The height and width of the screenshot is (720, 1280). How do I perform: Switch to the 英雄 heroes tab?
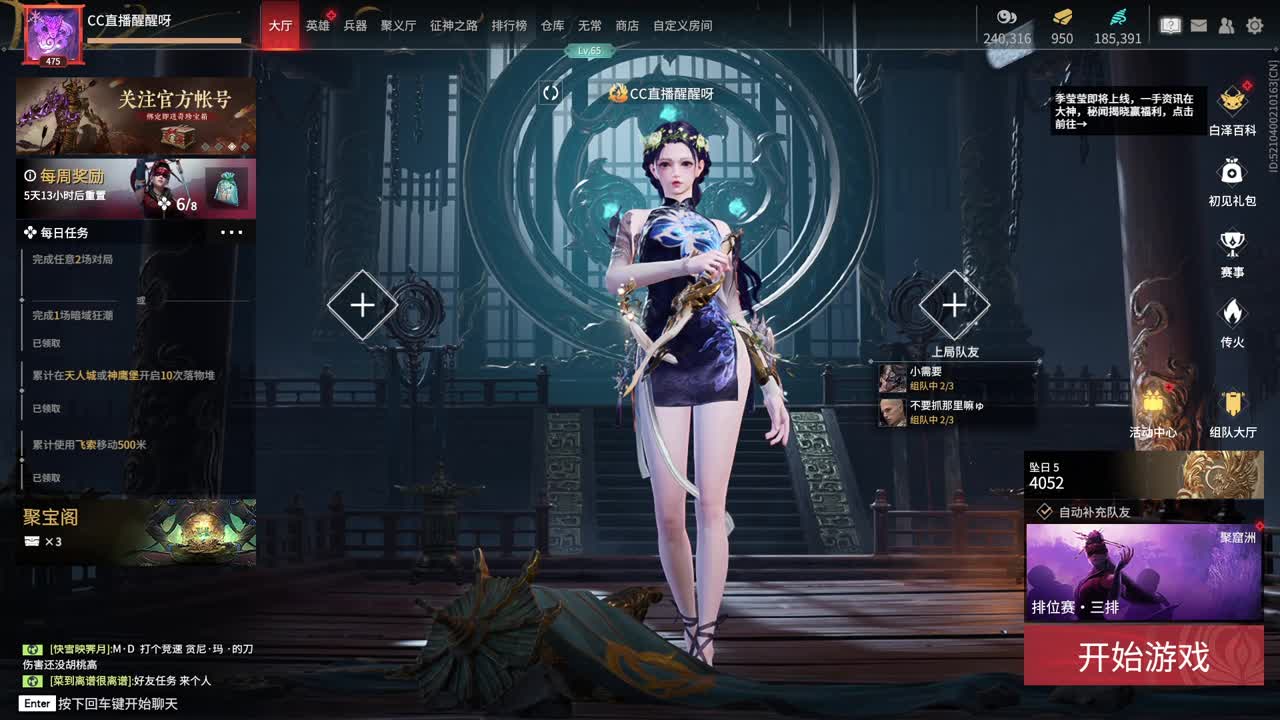316,24
